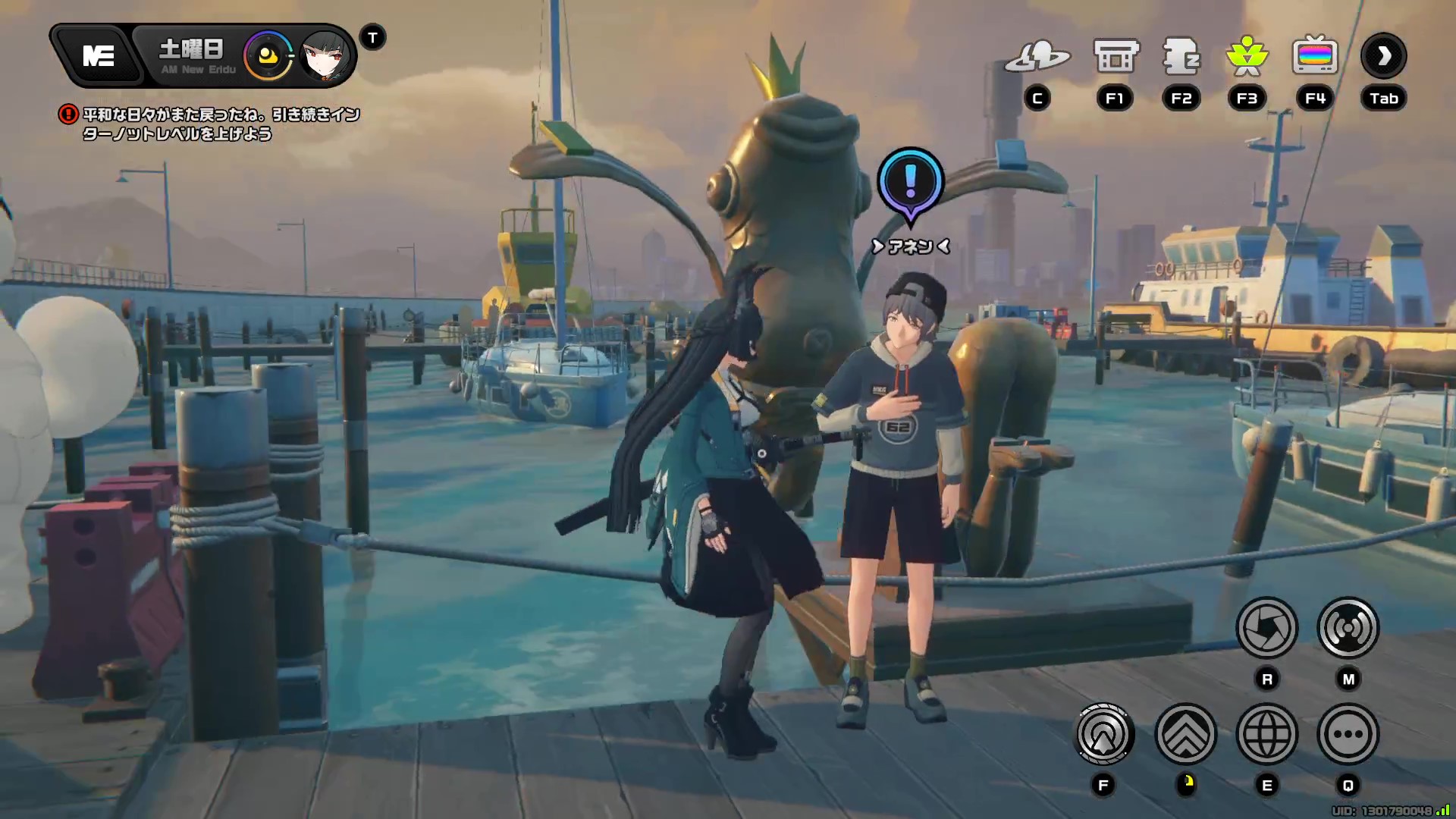Select the black-haired character portrait
1456x819 pixels.
(325, 56)
